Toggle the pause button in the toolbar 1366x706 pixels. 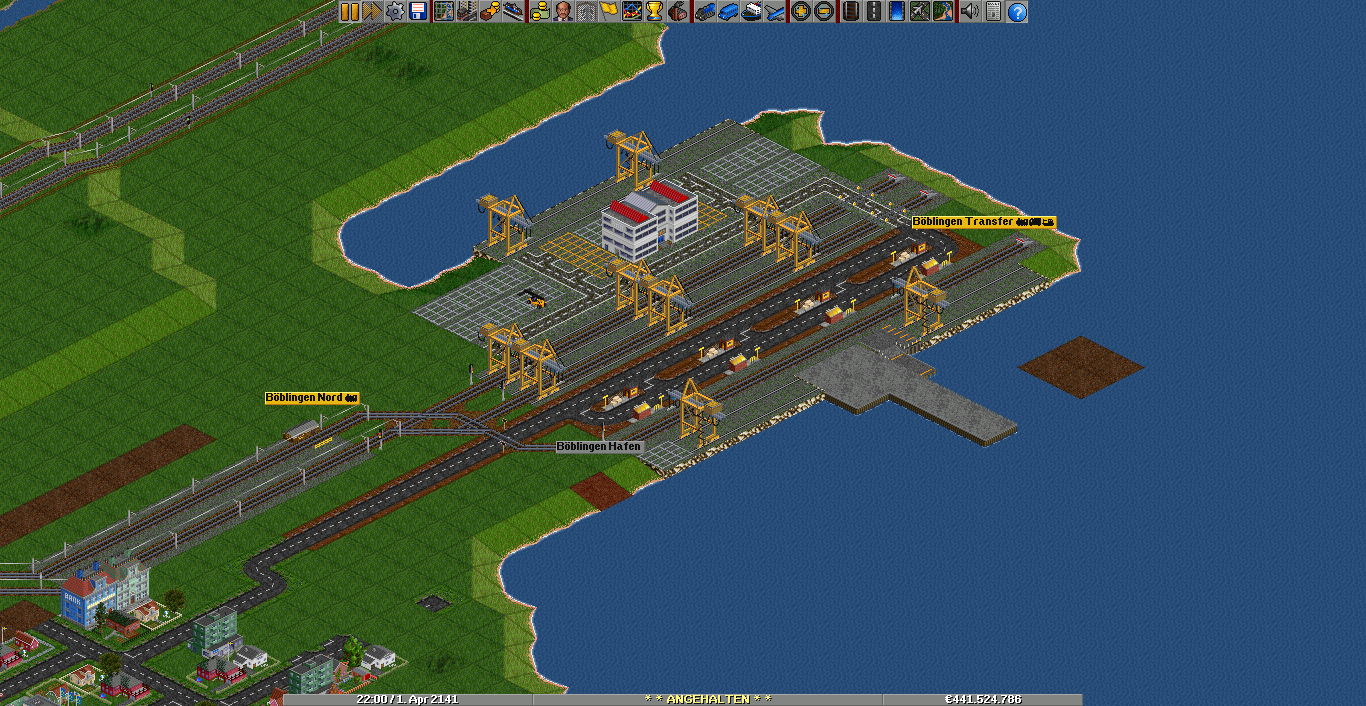tap(349, 12)
